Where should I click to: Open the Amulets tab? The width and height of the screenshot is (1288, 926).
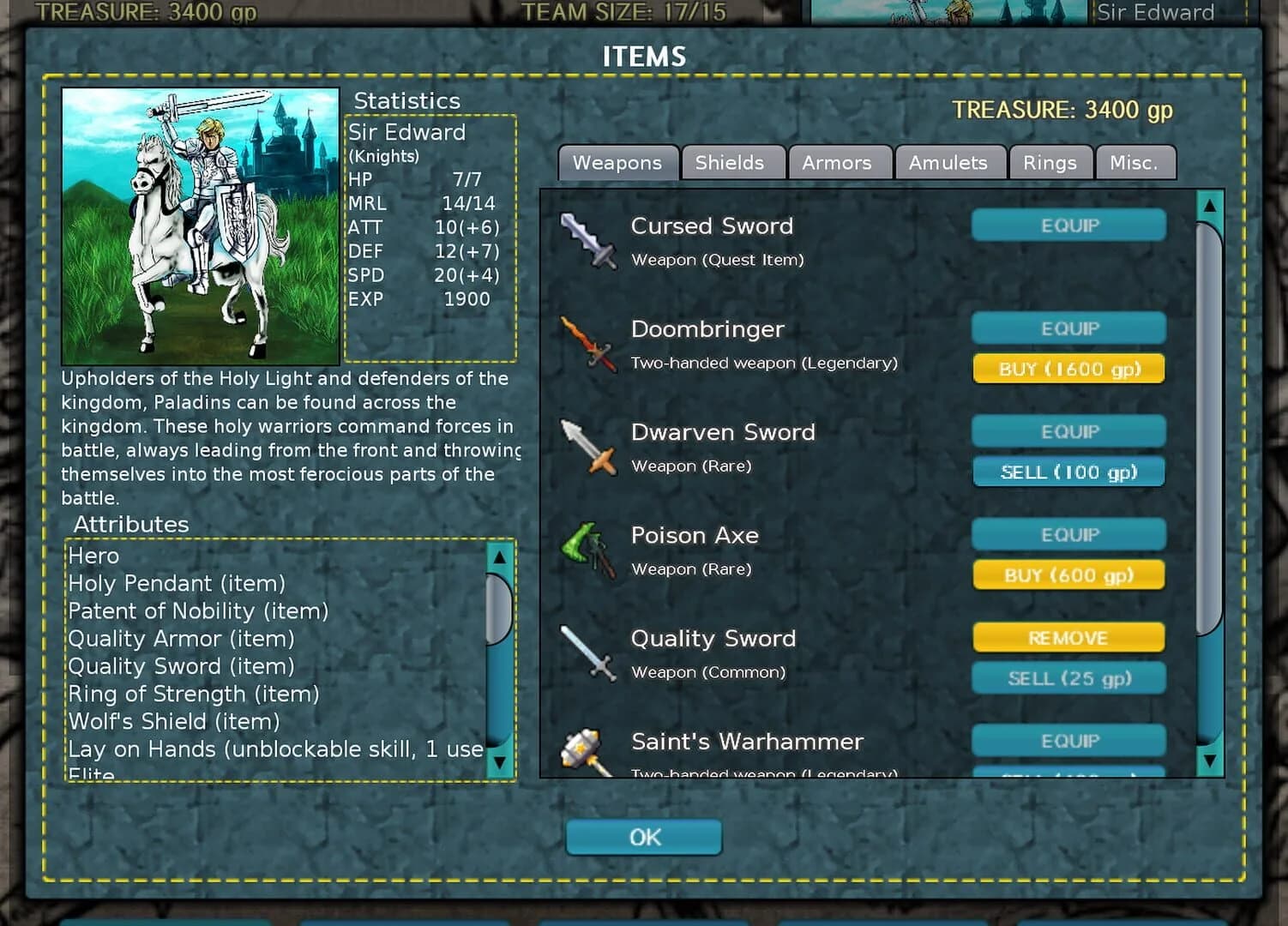[950, 162]
